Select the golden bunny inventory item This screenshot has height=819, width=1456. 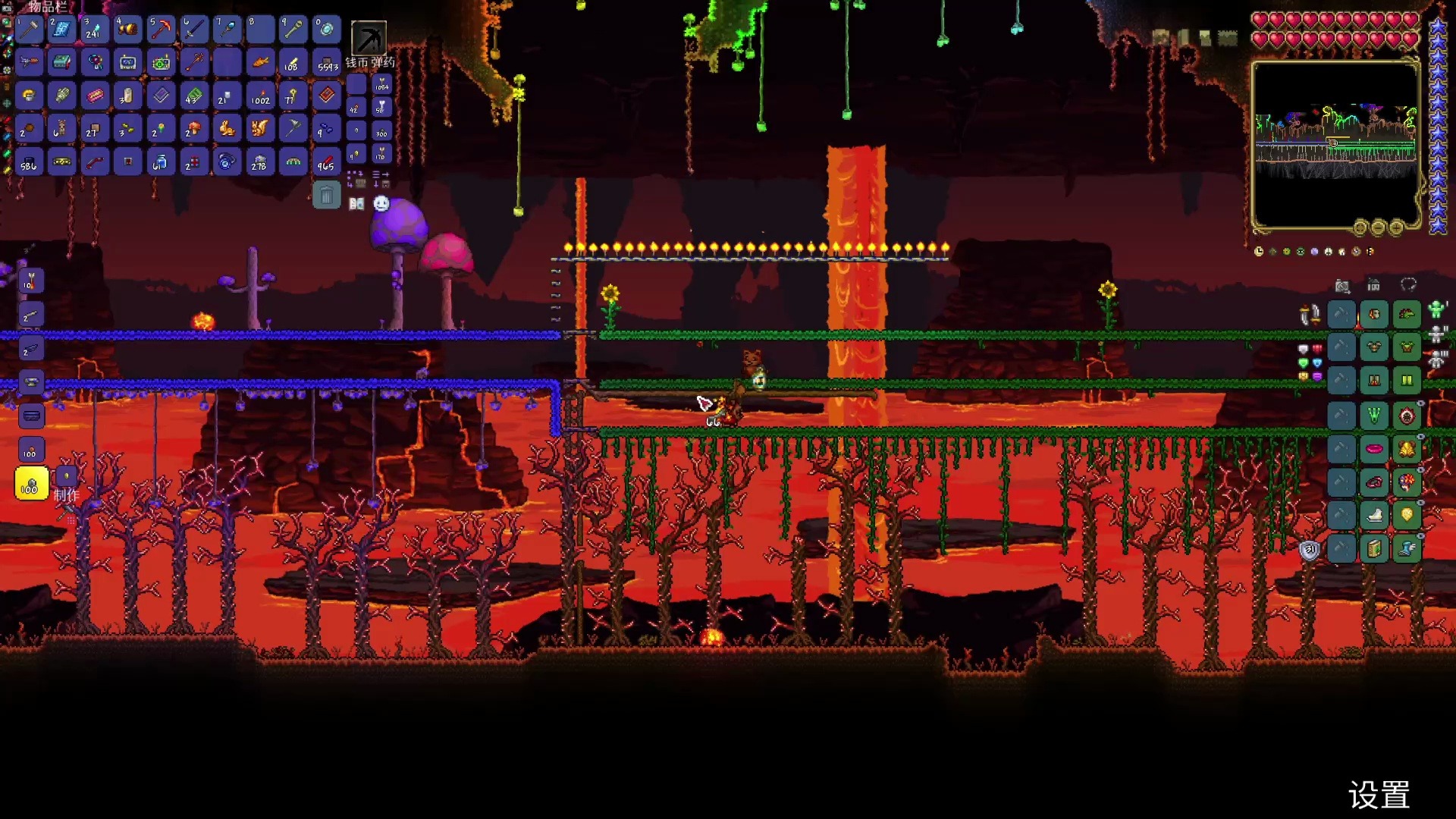(x=227, y=129)
